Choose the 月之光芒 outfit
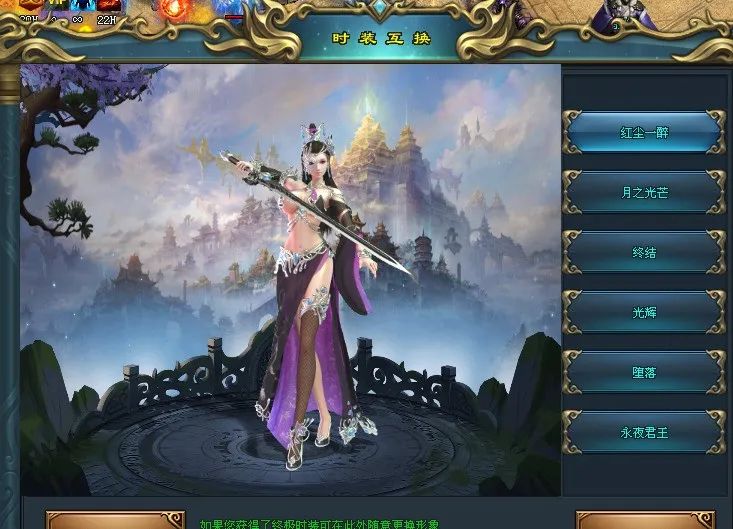Viewport: 733px width, 529px height. [x=644, y=192]
